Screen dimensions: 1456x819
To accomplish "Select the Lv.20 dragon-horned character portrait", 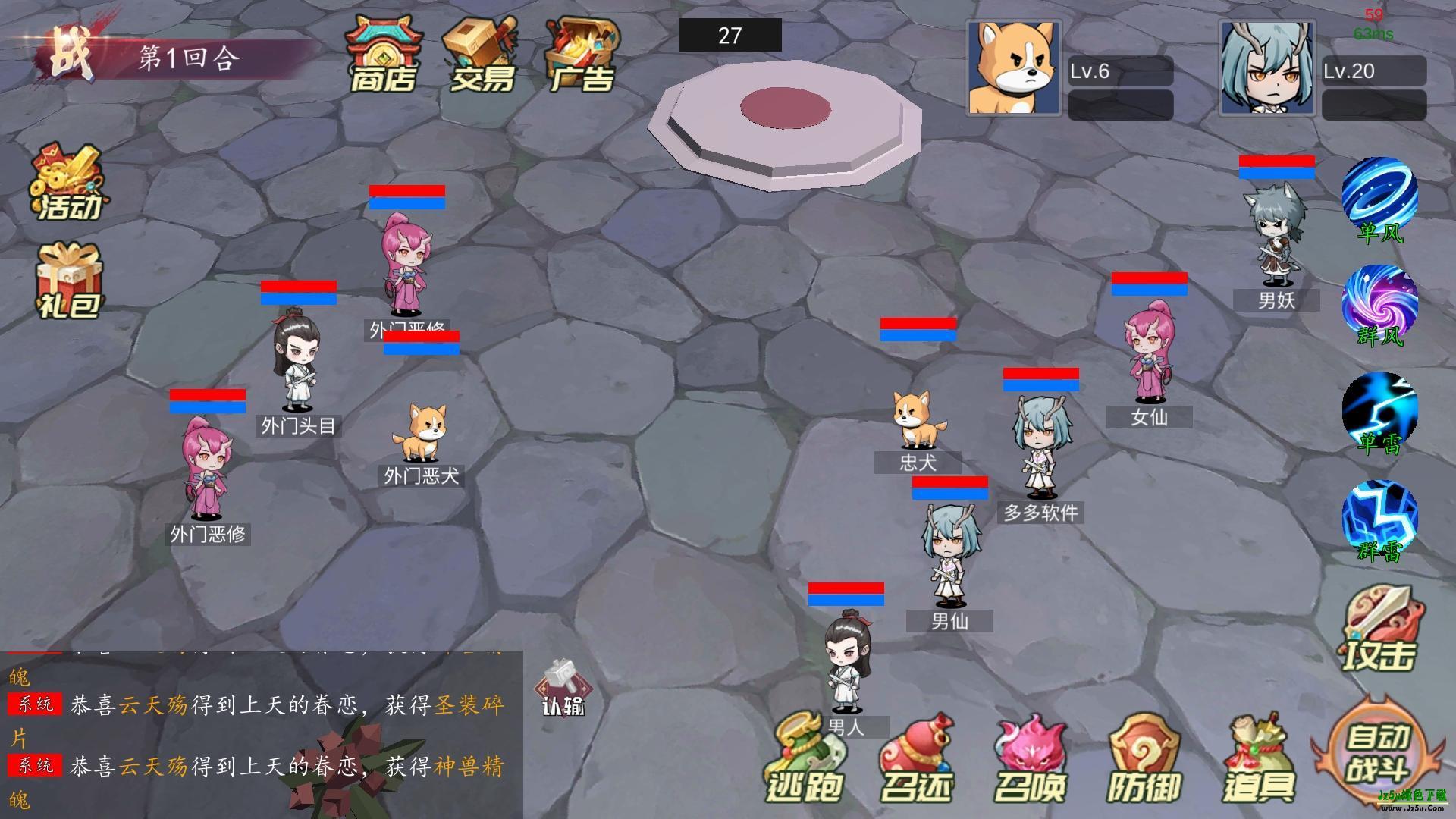I will pyautogui.click(x=1267, y=68).
